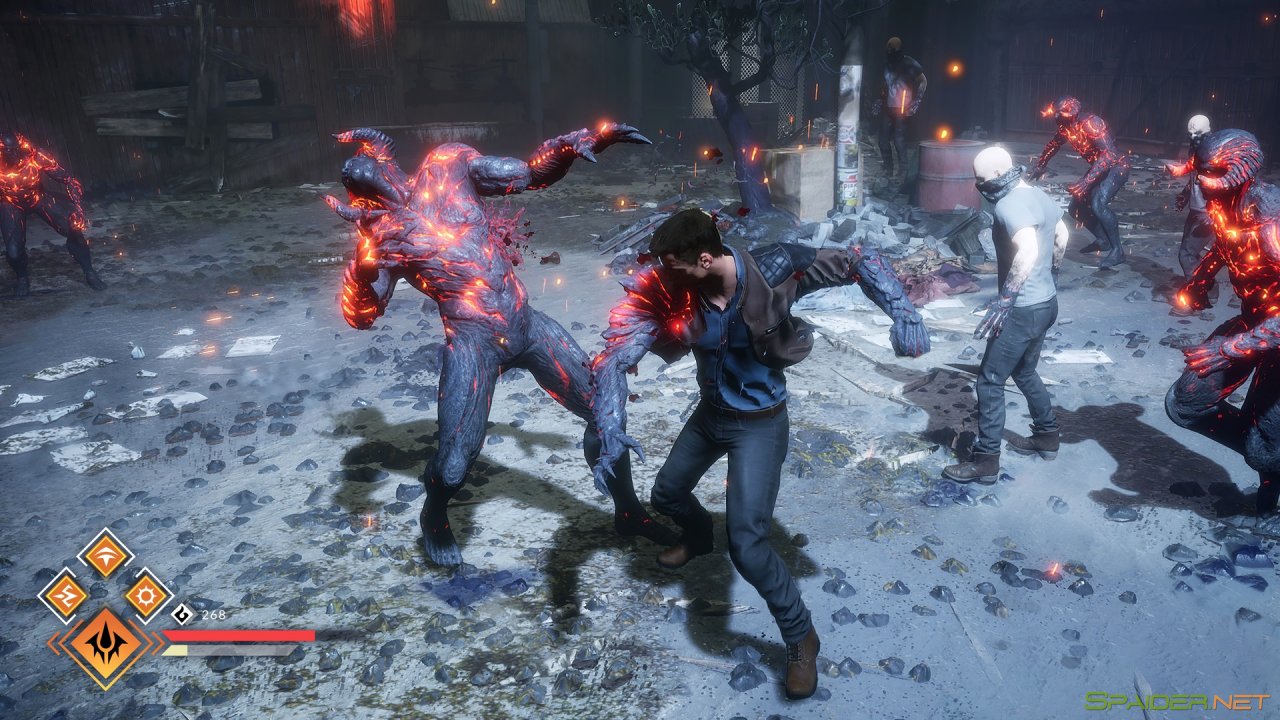Click the yellow stamina bar segment
This screenshot has width=1280, height=720.
(x=175, y=650)
